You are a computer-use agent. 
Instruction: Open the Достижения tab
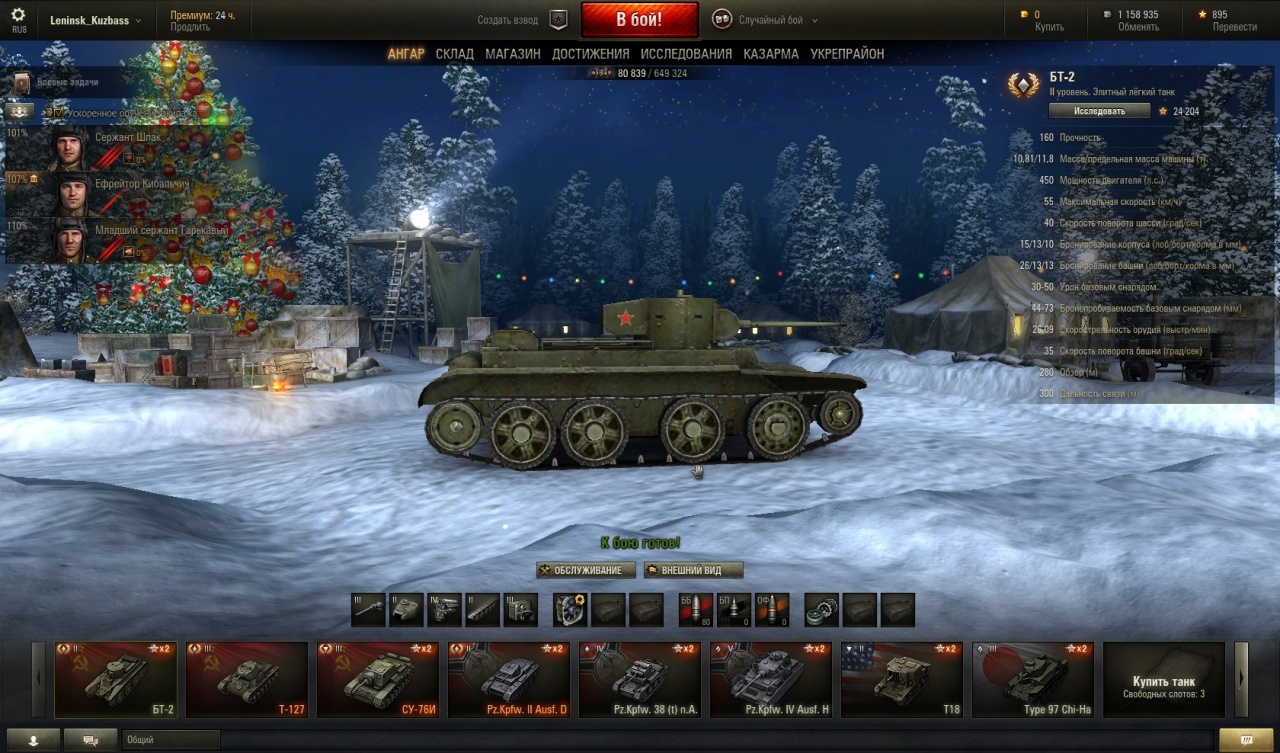tap(590, 54)
